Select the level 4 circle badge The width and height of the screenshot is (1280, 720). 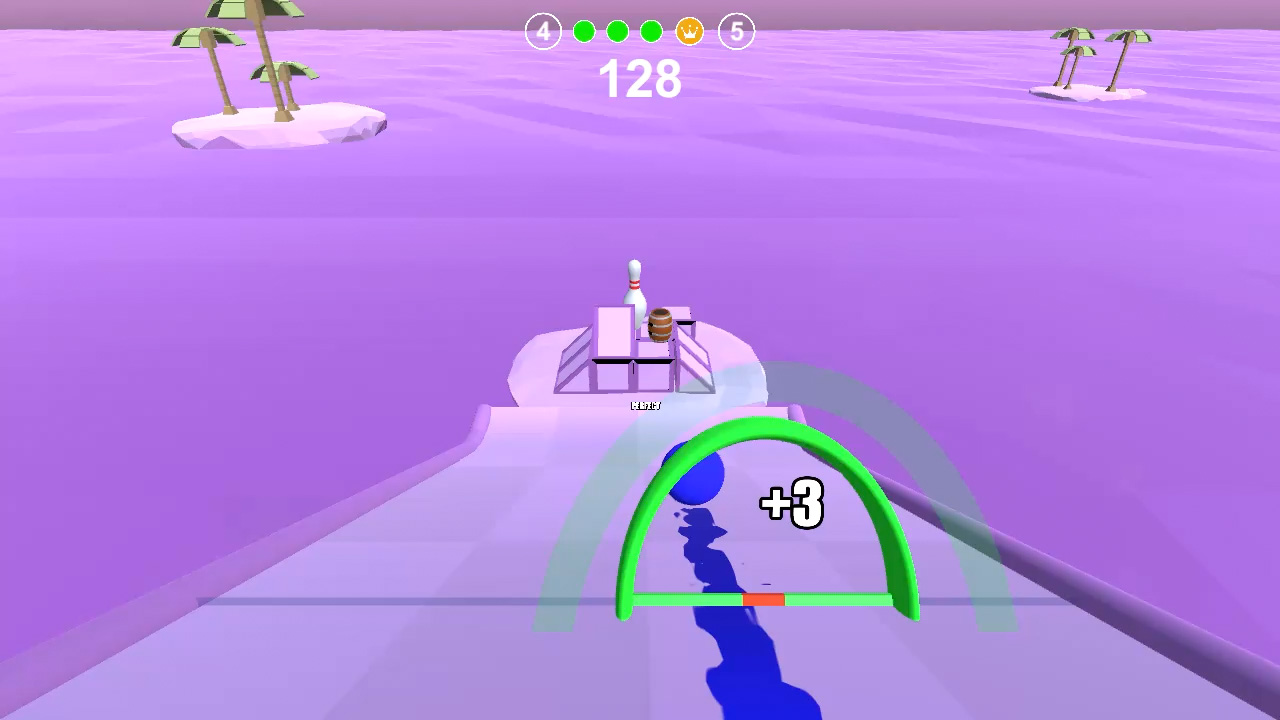pyautogui.click(x=541, y=31)
